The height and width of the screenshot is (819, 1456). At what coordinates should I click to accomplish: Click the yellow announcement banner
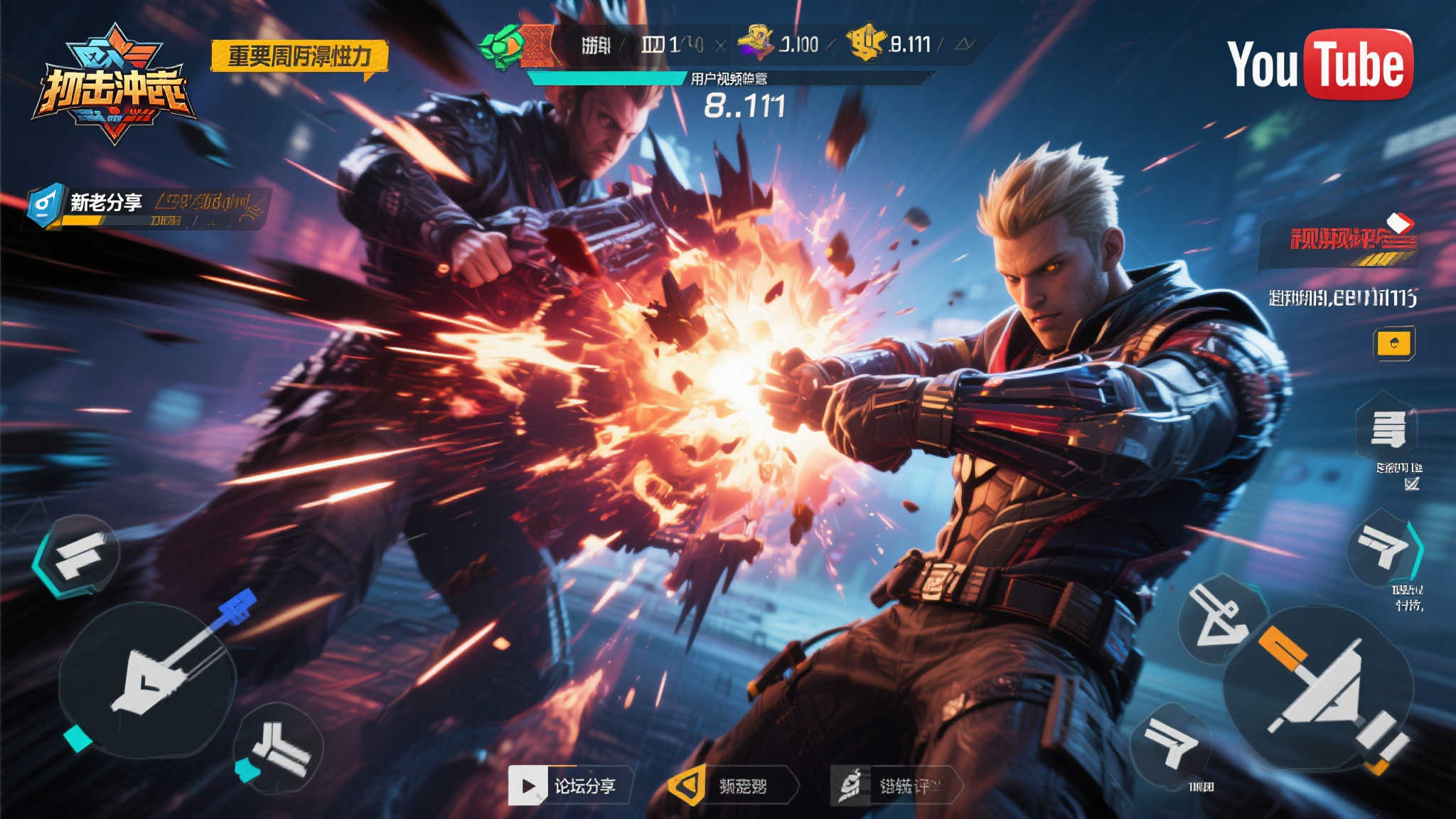[299, 55]
